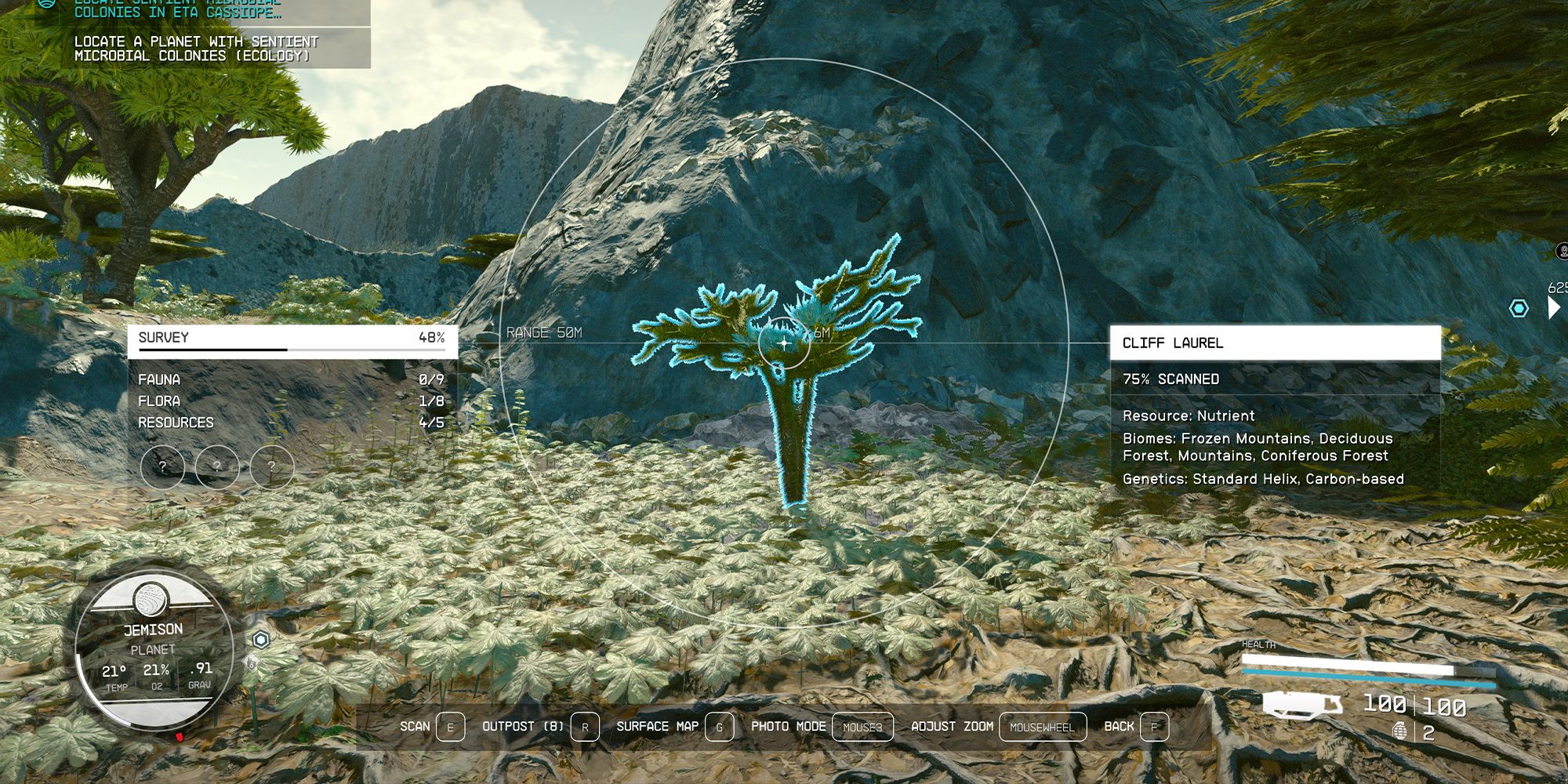Choose the Fauna survey row
Image resolution: width=1568 pixels, height=784 pixels.
coord(292,379)
